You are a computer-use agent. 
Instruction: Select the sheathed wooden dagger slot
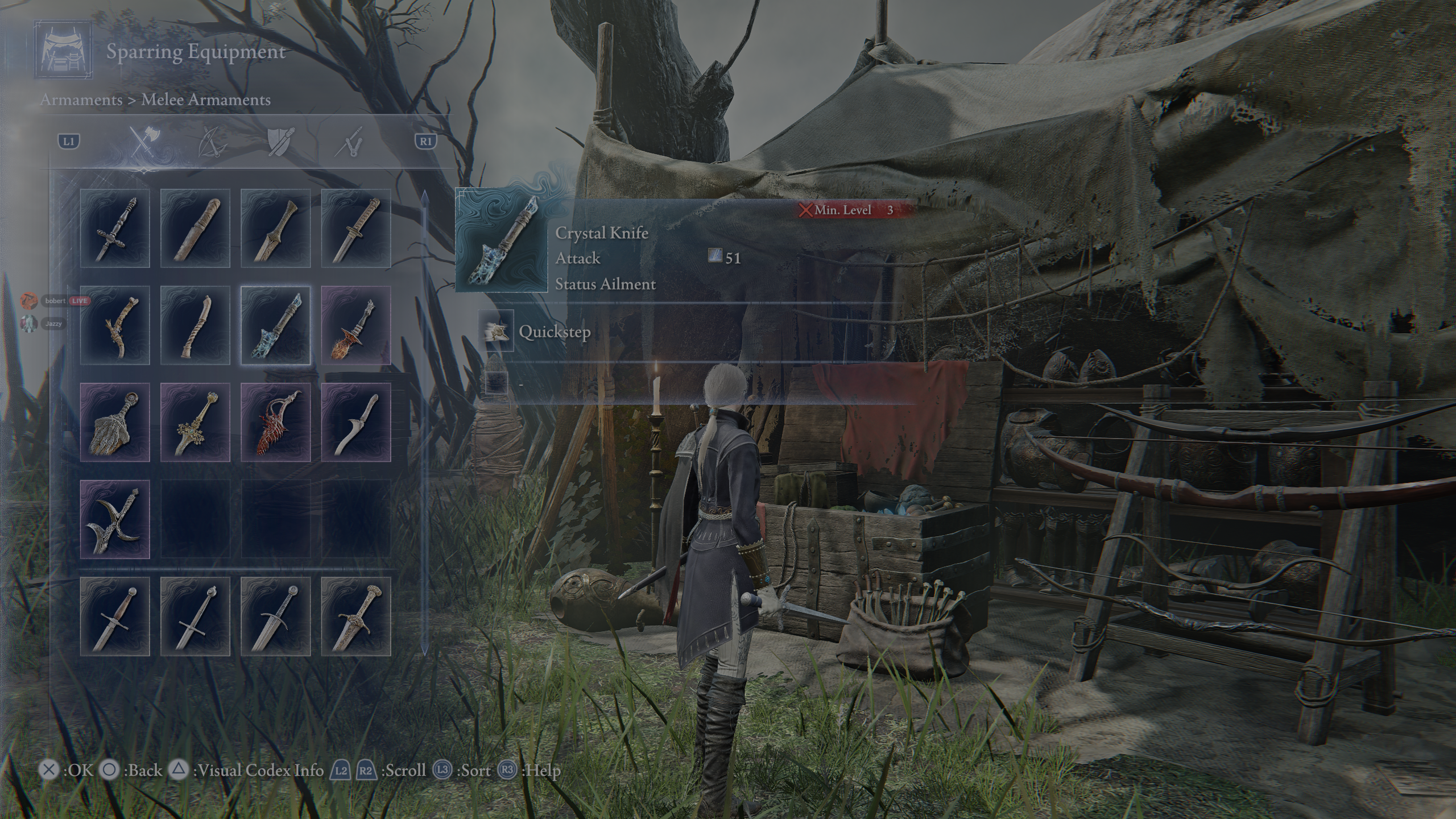click(x=195, y=229)
